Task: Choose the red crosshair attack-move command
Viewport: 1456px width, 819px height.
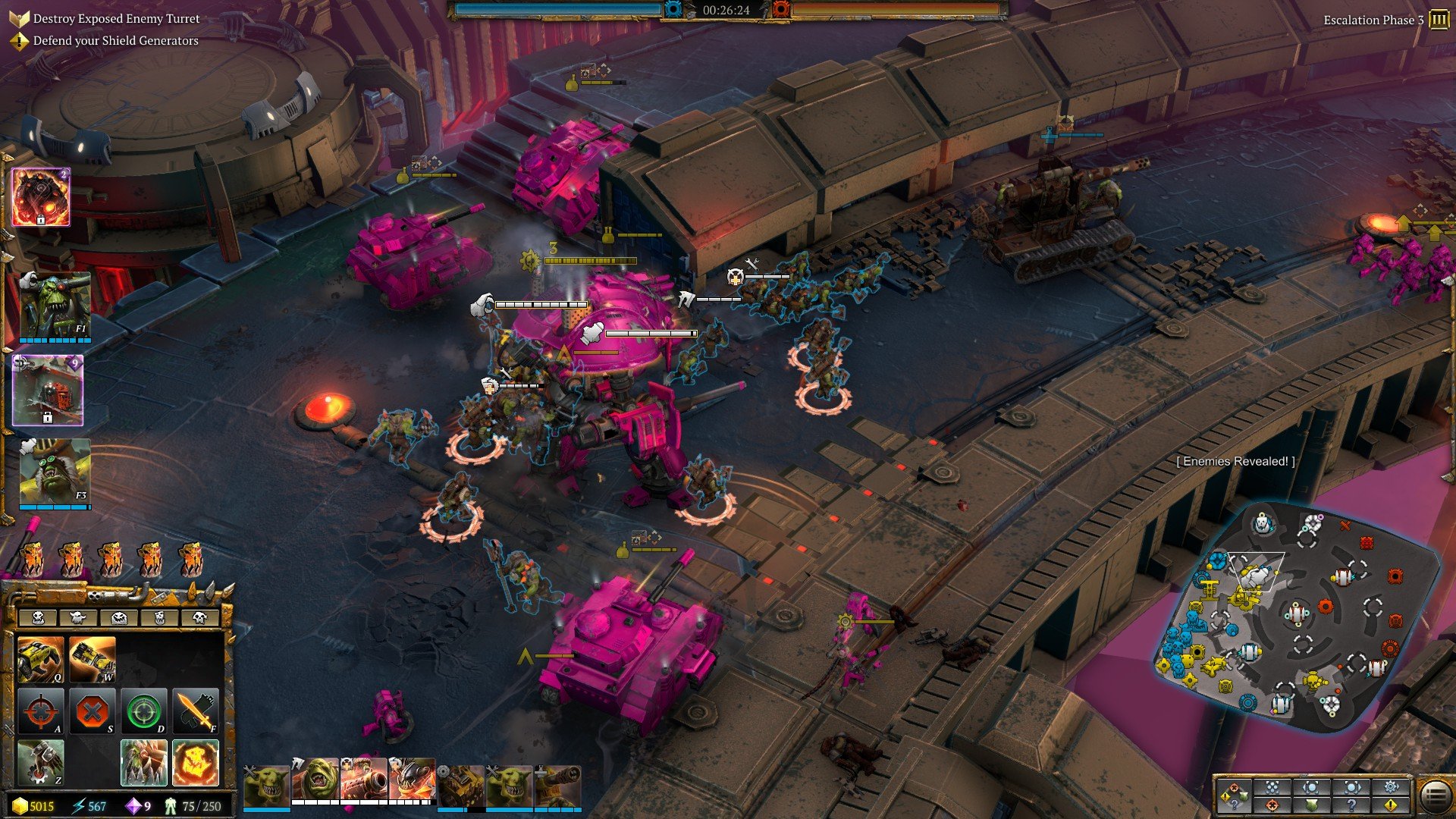Action: point(40,711)
